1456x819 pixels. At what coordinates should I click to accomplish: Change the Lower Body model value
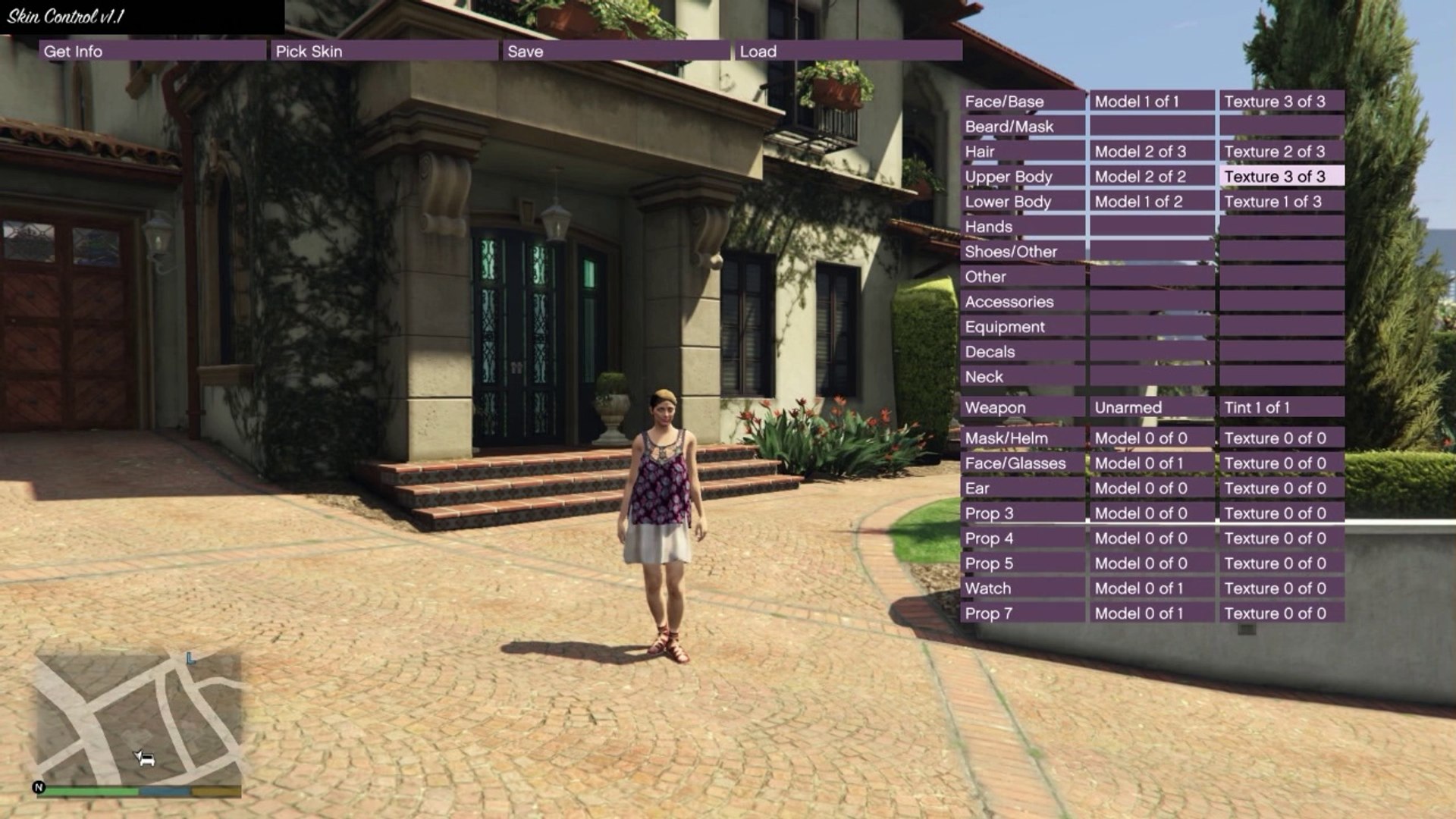[1152, 201]
